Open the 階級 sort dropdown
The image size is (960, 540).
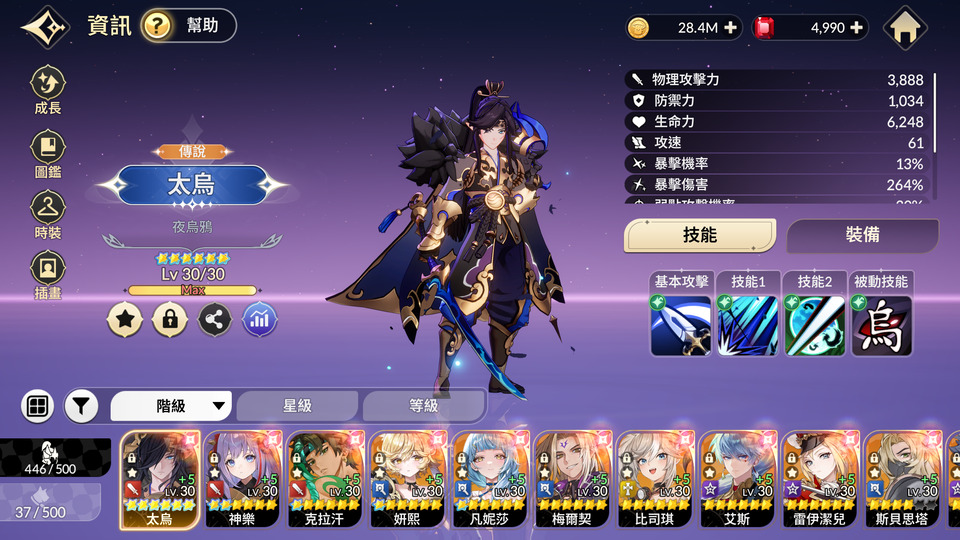tap(171, 406)
